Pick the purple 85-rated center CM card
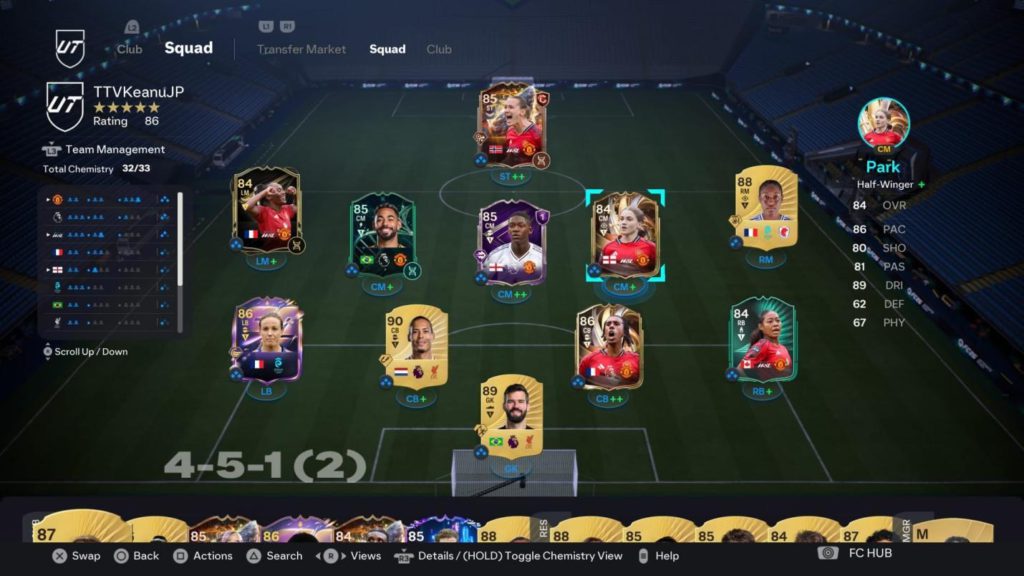 click(x=512, y=242)
